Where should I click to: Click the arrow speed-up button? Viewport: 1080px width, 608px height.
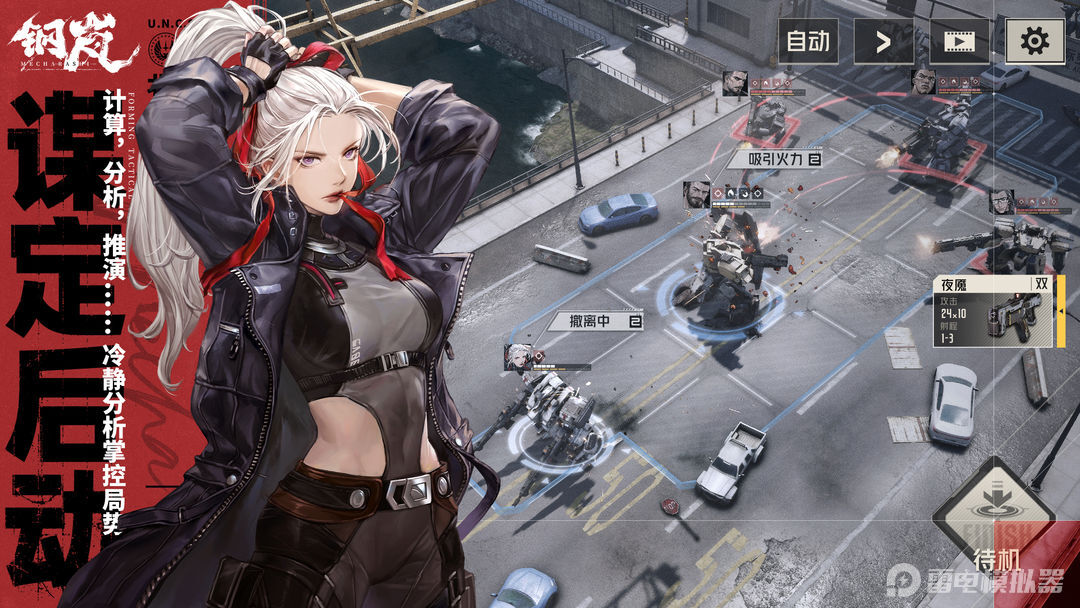coord(883,41)
